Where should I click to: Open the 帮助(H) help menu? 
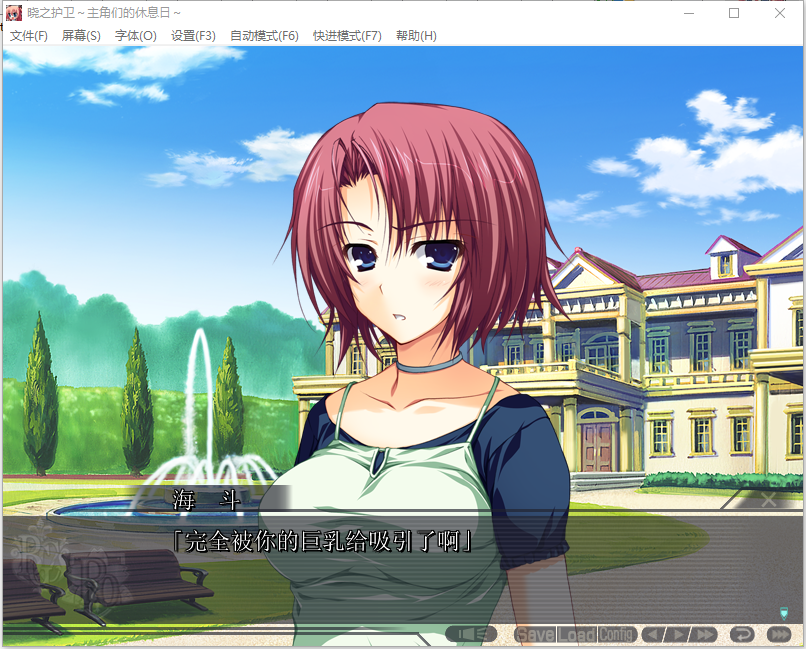click(416, 36)
